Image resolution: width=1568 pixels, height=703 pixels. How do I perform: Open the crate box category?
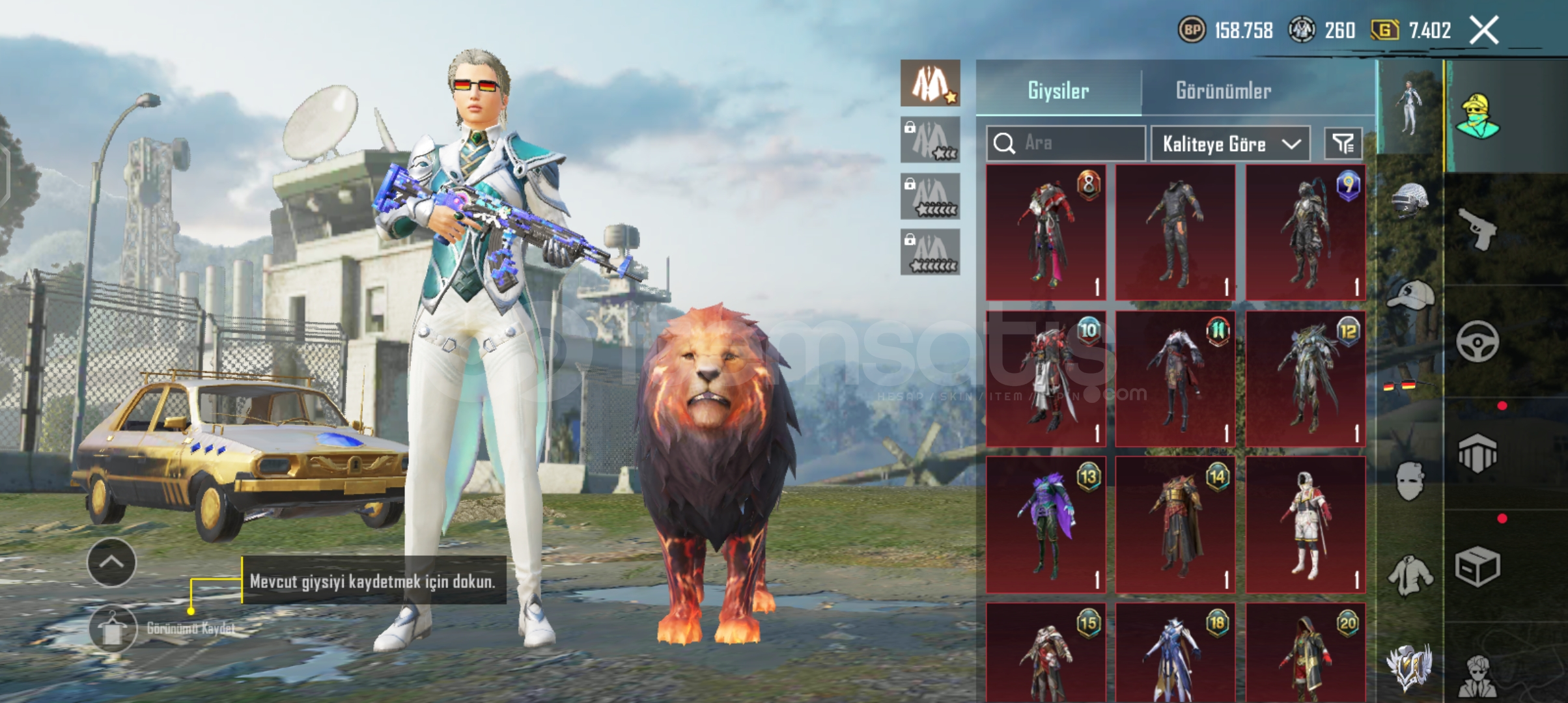tap(1477, 566)
